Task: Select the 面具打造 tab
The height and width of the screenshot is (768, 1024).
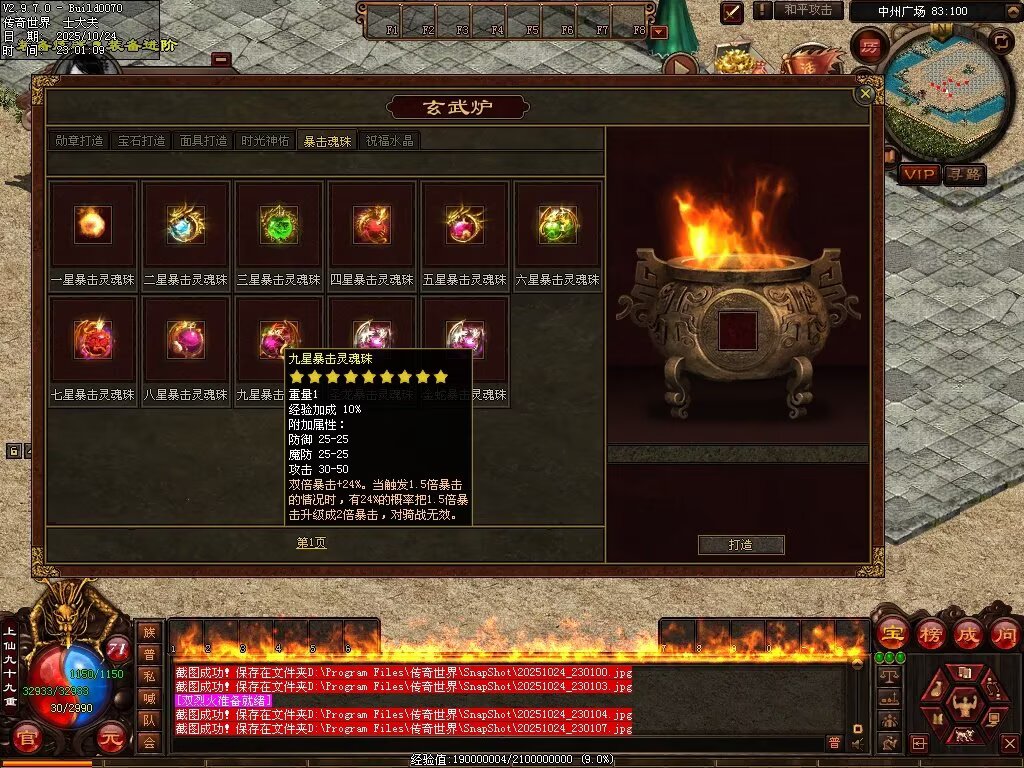Action: click(203, 141)
